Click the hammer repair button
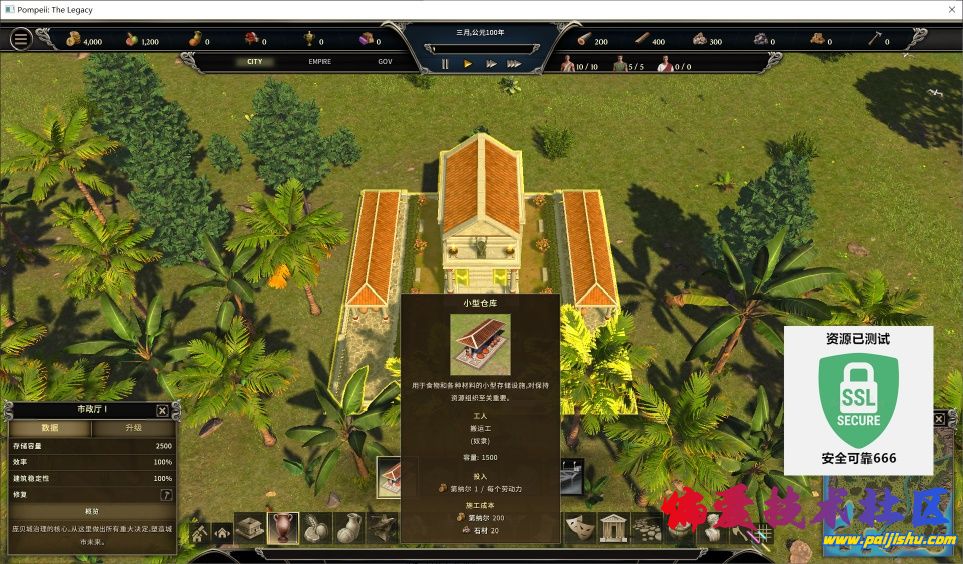 coord(166,494)
